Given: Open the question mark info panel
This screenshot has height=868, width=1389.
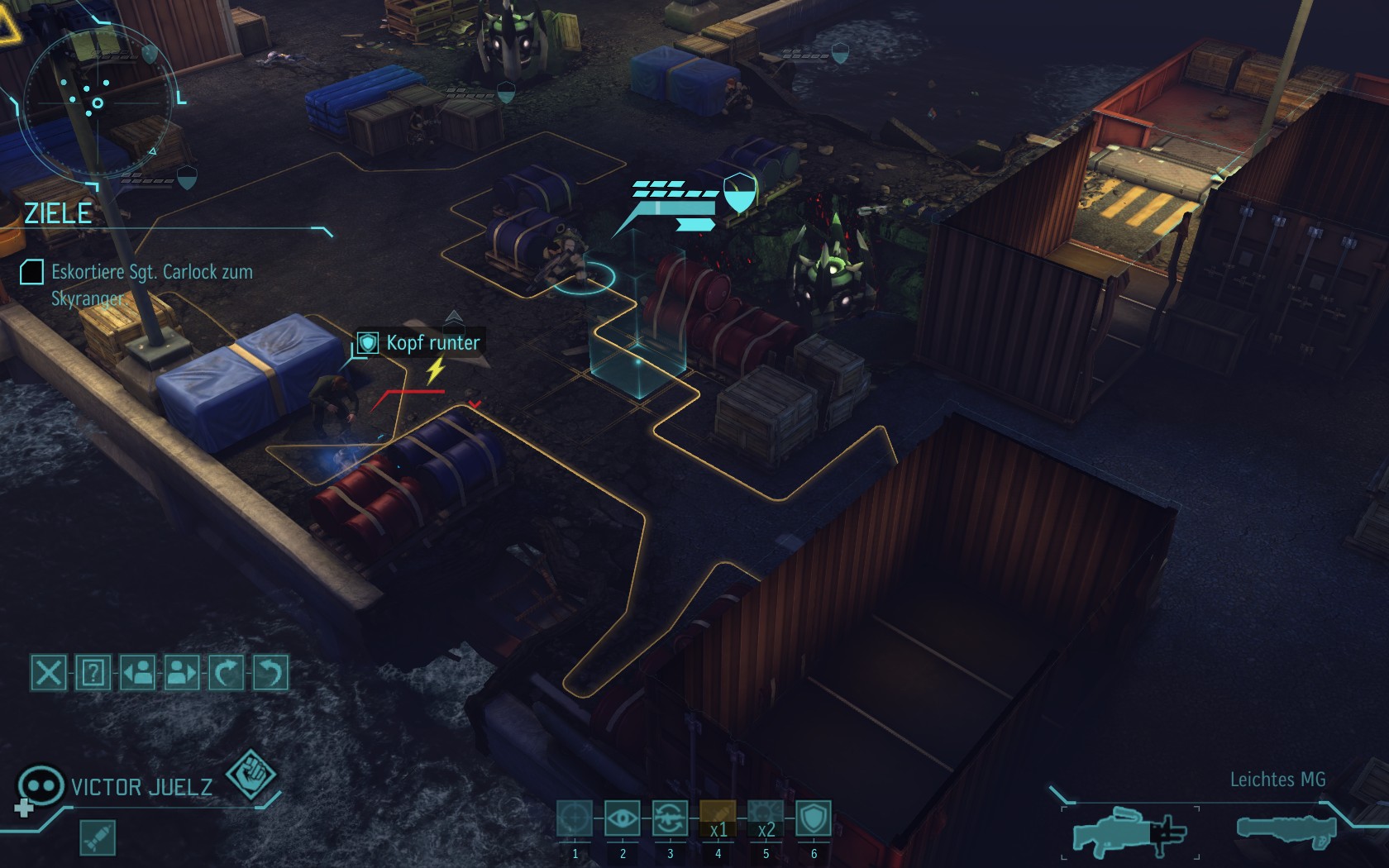Looking at the screenshot, I should click(93, 673).
